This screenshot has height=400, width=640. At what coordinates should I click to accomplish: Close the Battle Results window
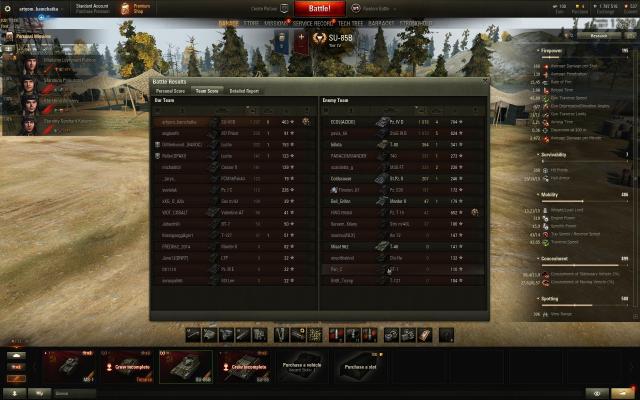pos(485,80)
